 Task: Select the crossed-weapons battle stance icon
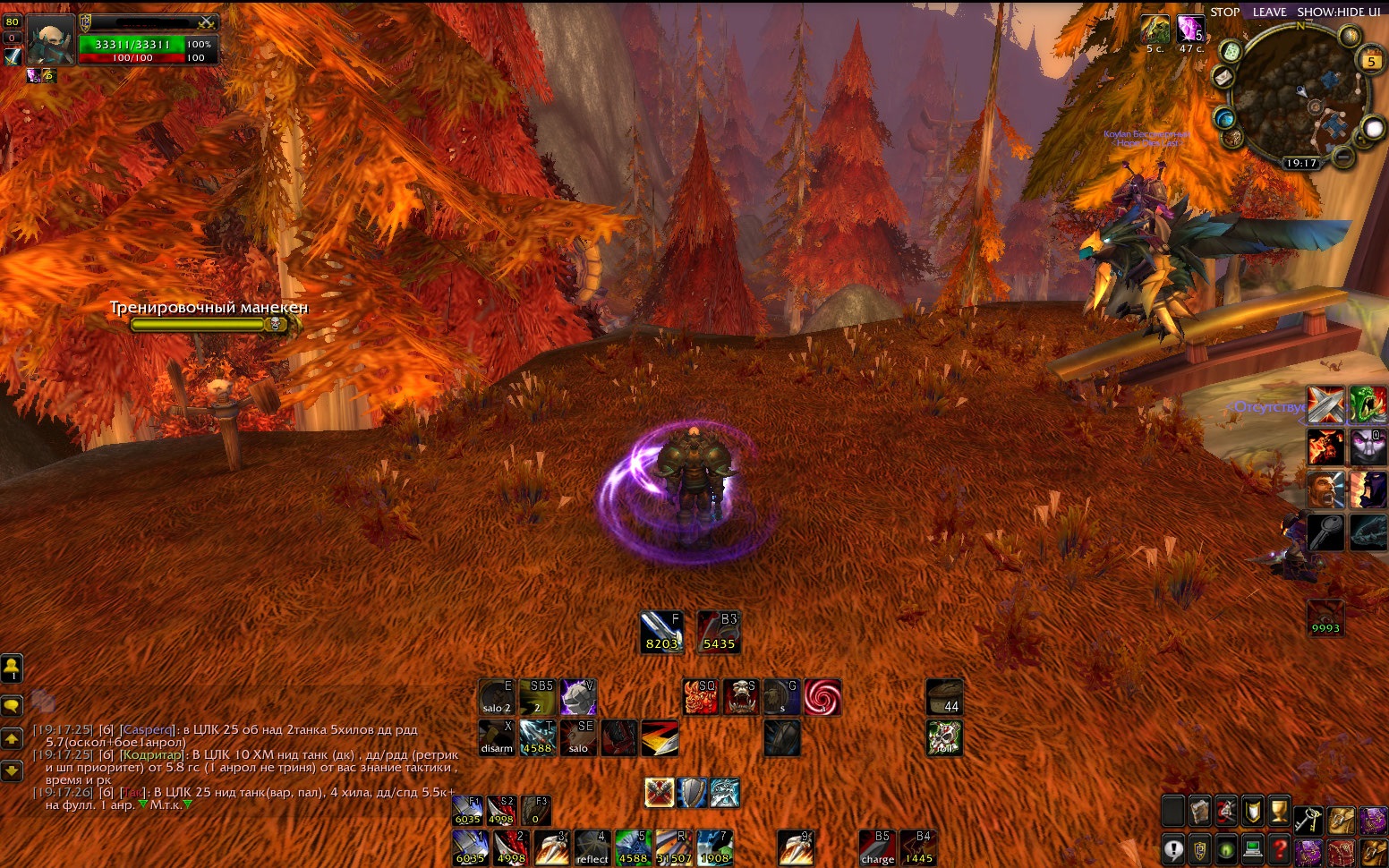pos(660,793)
